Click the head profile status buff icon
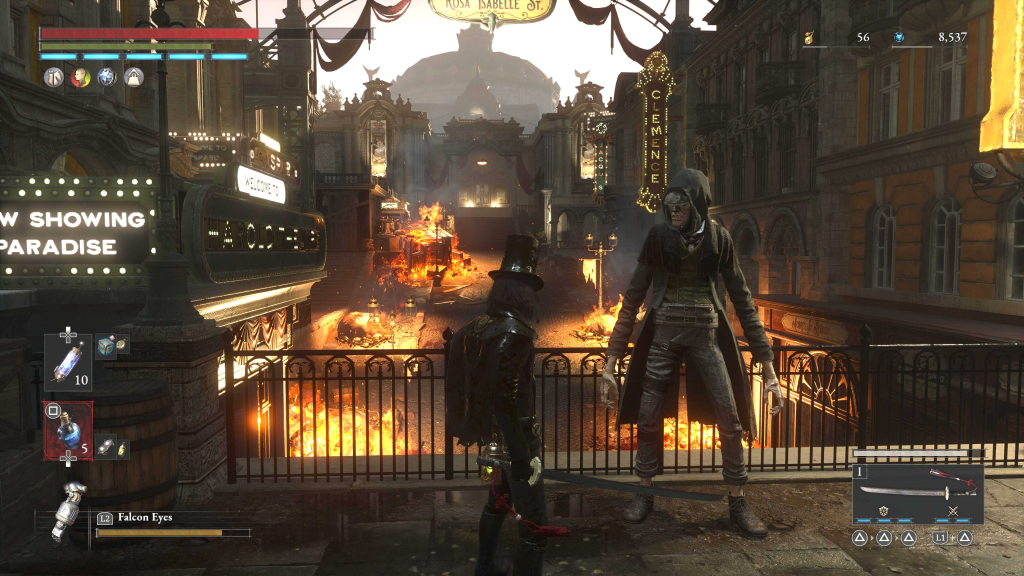The image size is (1024, 576). click(x=80, y=78)
